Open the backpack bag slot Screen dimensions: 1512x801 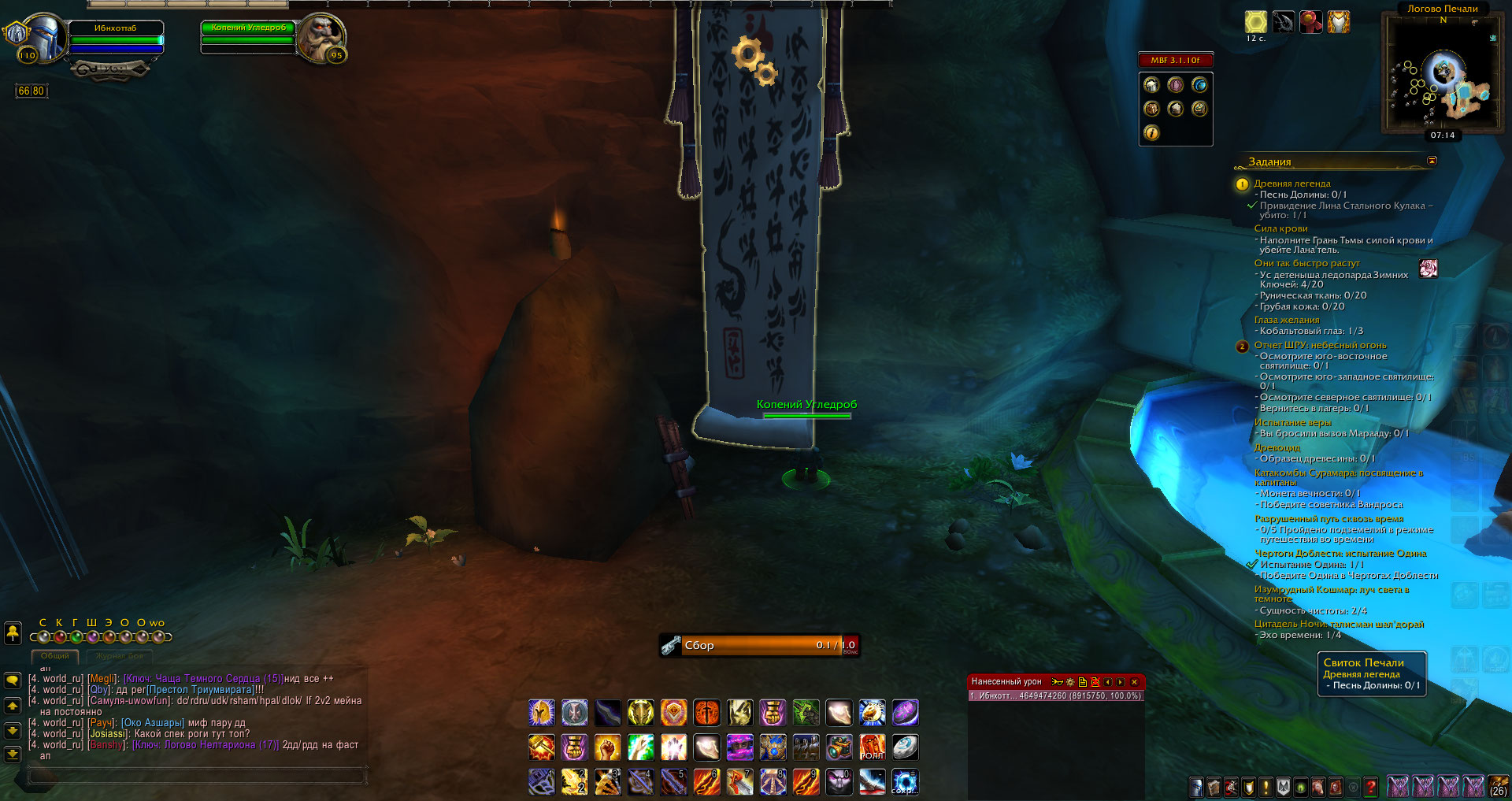tap(1498, 786)
